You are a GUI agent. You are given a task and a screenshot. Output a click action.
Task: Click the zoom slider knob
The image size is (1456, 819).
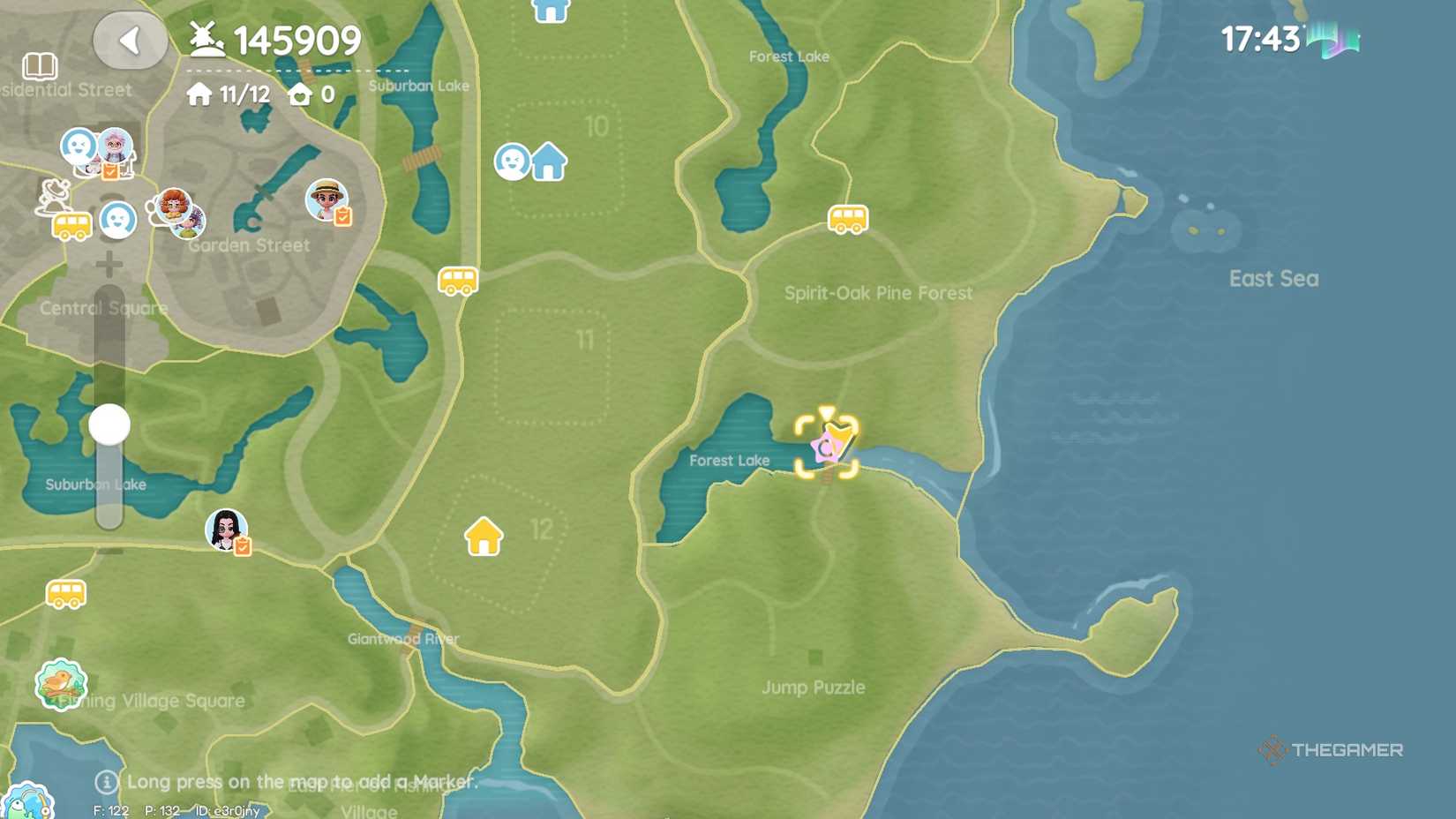109,424
